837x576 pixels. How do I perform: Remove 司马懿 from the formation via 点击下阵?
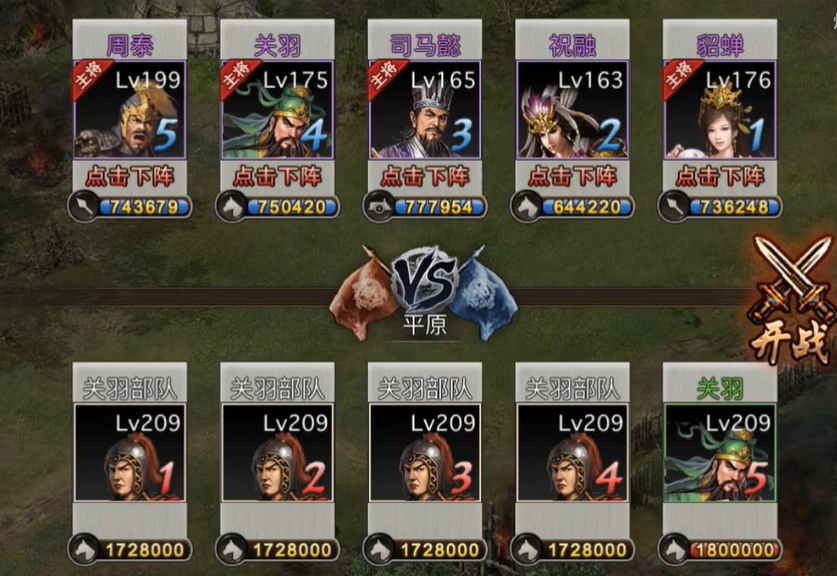(x=425, y=176)
